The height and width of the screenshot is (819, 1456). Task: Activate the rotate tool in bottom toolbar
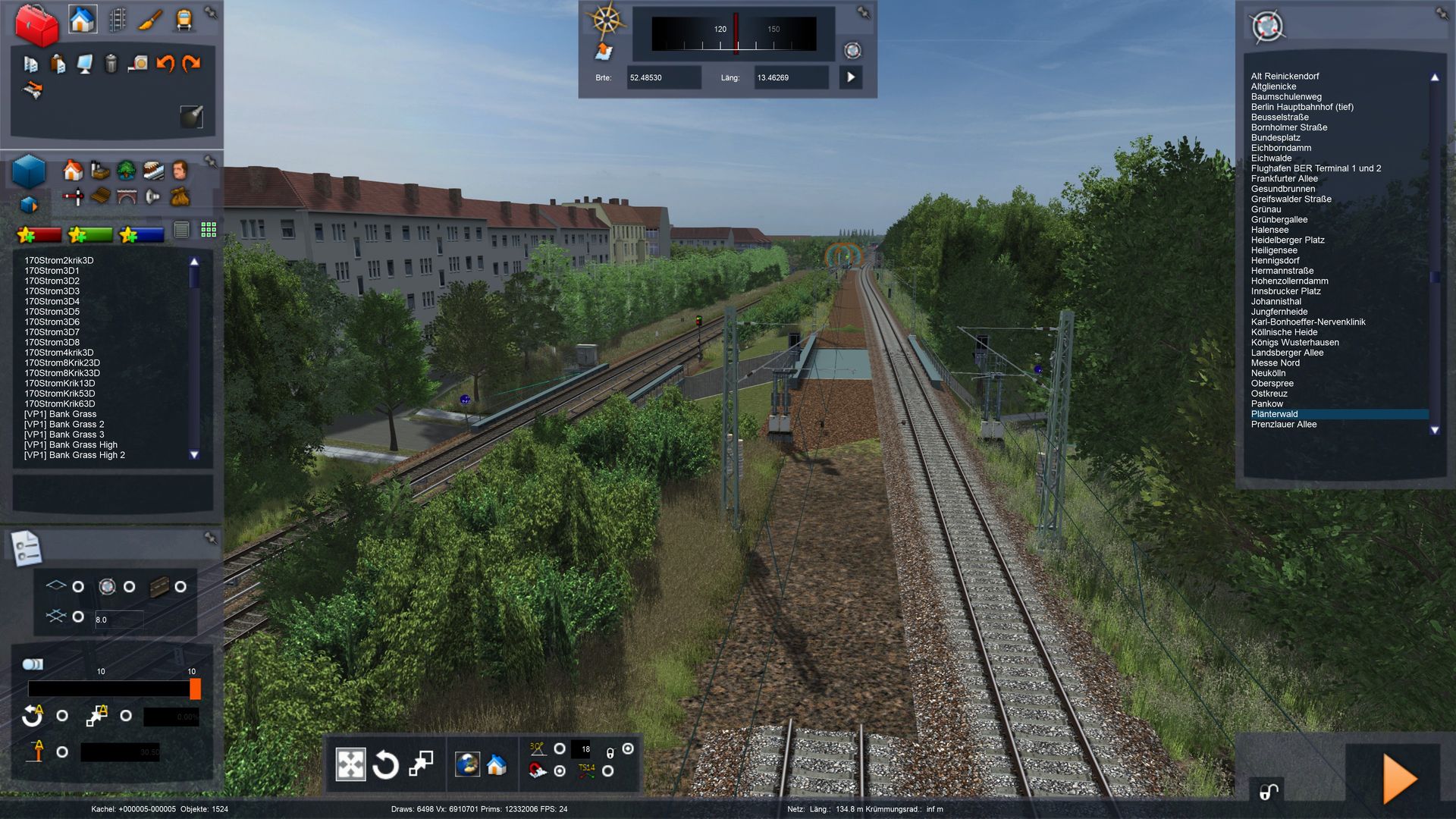(x=385, y=764)
